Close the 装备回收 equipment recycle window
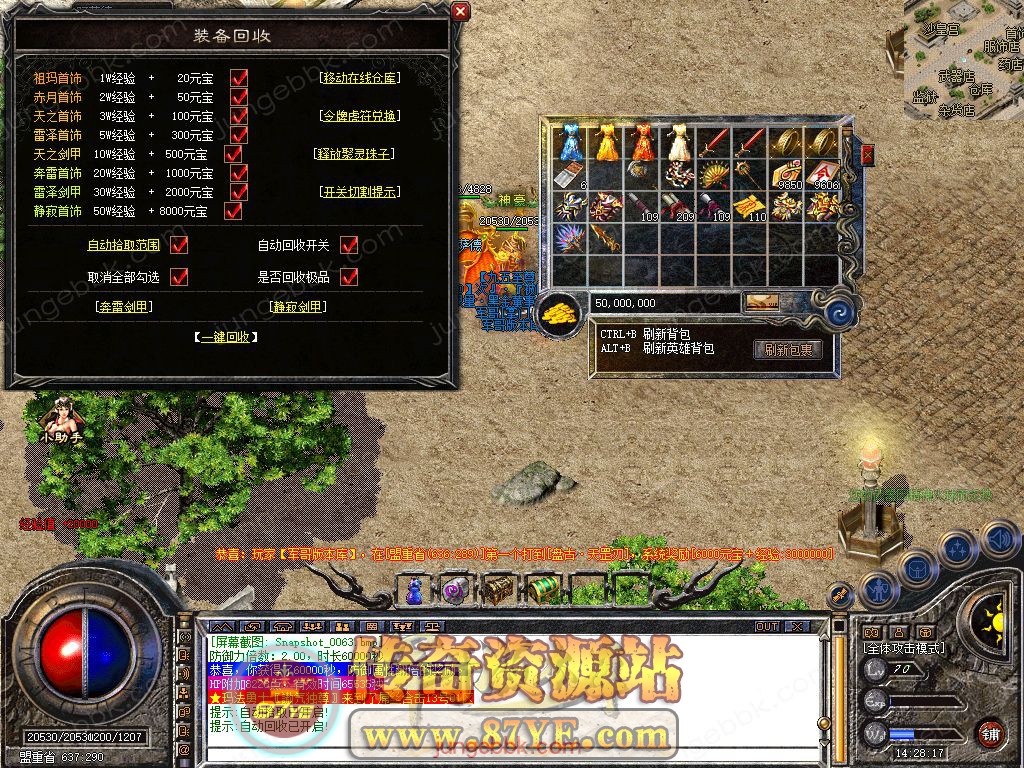This screenshot has height=768, width=1024. pos(460,12)
